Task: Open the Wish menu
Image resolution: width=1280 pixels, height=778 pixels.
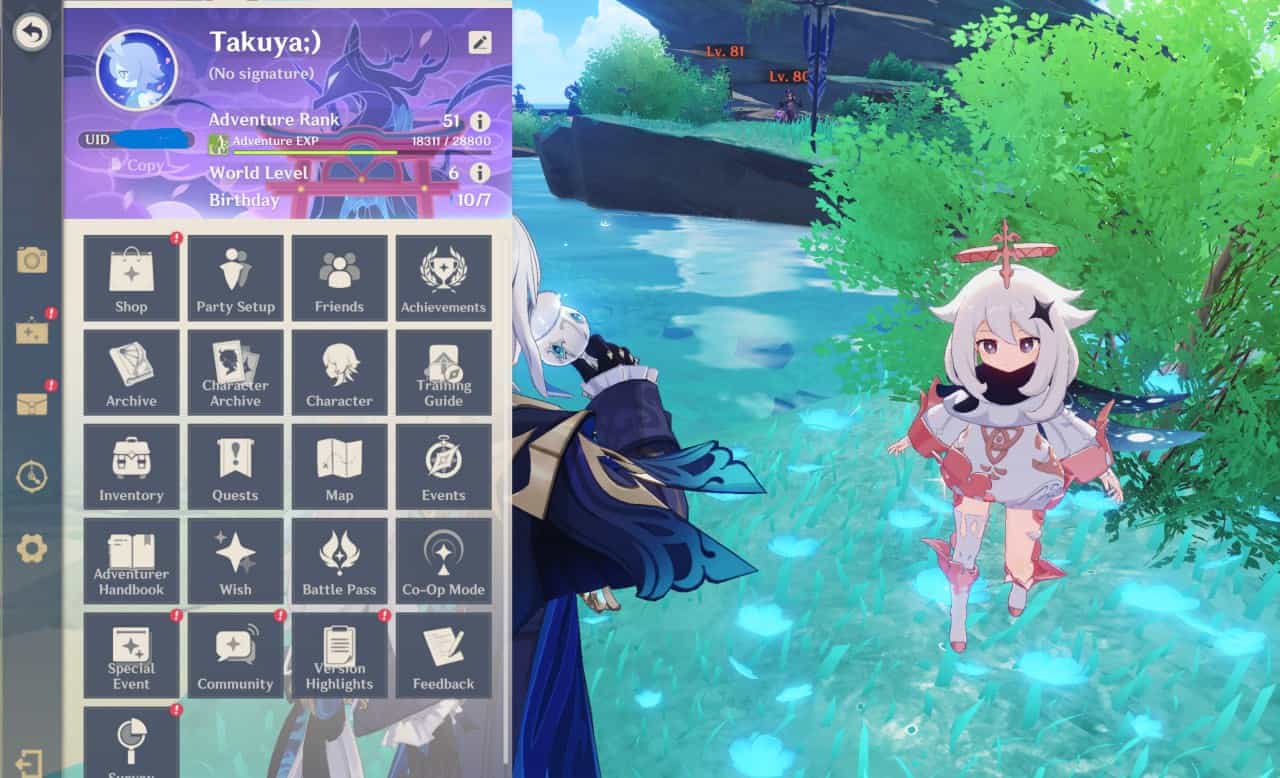Action: point(235,562)
